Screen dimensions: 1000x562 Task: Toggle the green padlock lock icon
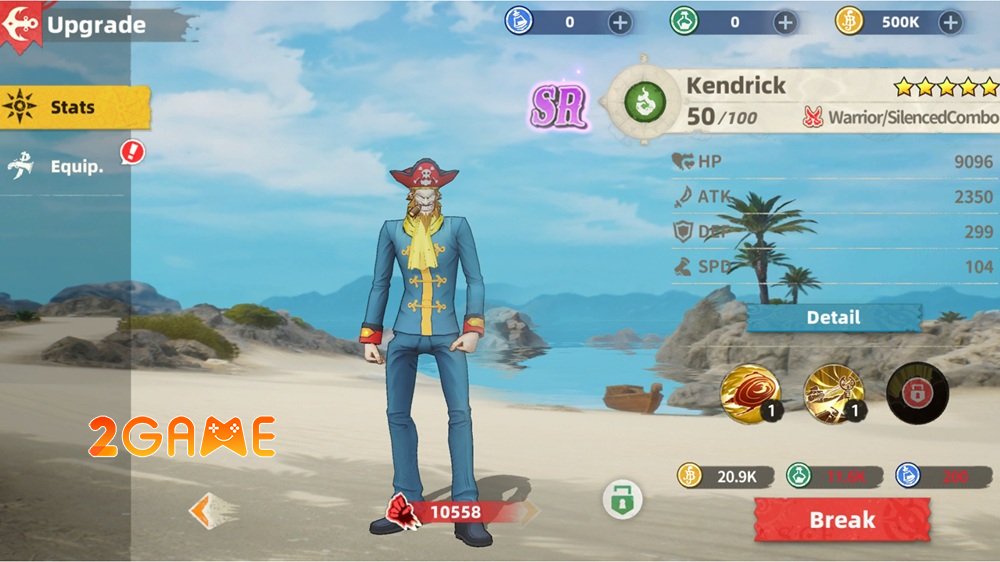pos(622,499)
